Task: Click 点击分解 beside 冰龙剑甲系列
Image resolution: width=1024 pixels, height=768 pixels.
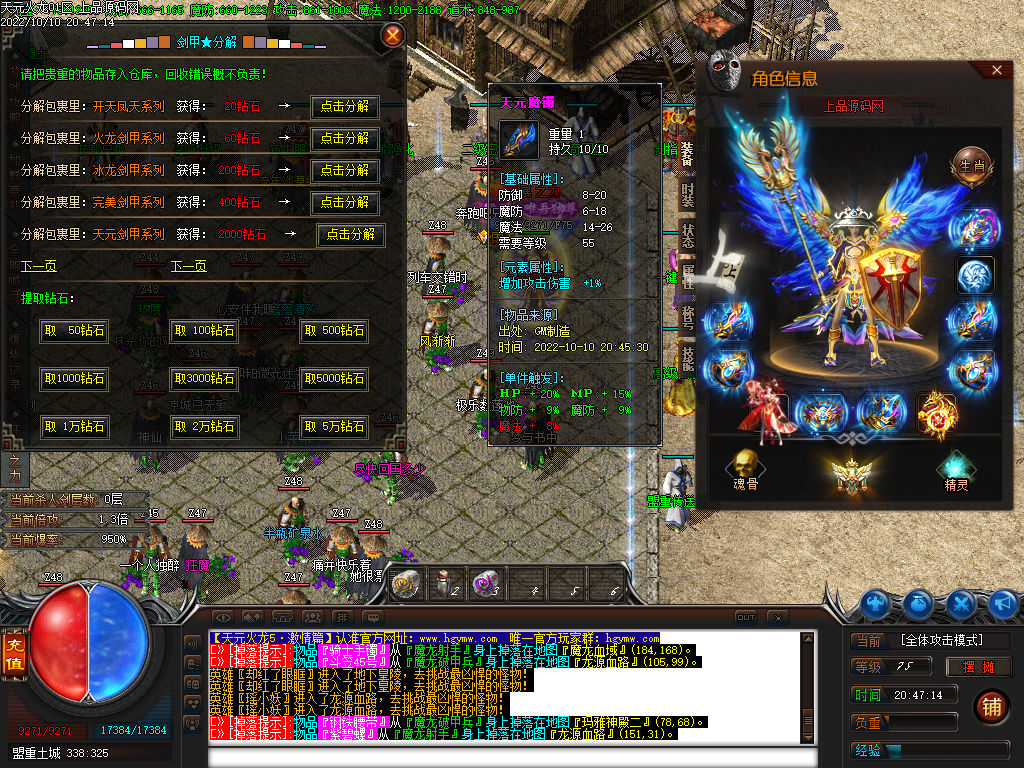Action: click(345, 170)
